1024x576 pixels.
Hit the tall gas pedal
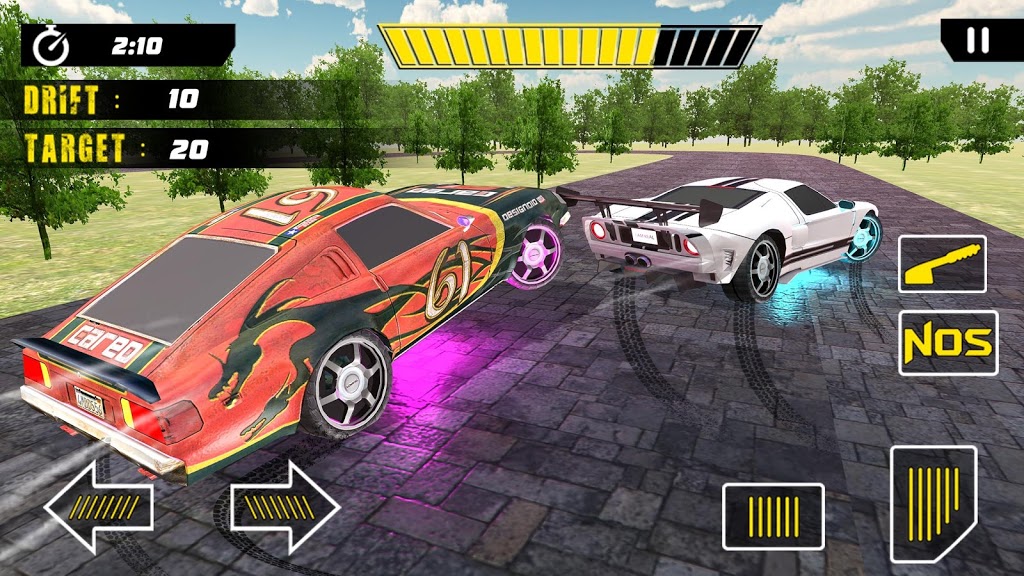coord(933,502)
